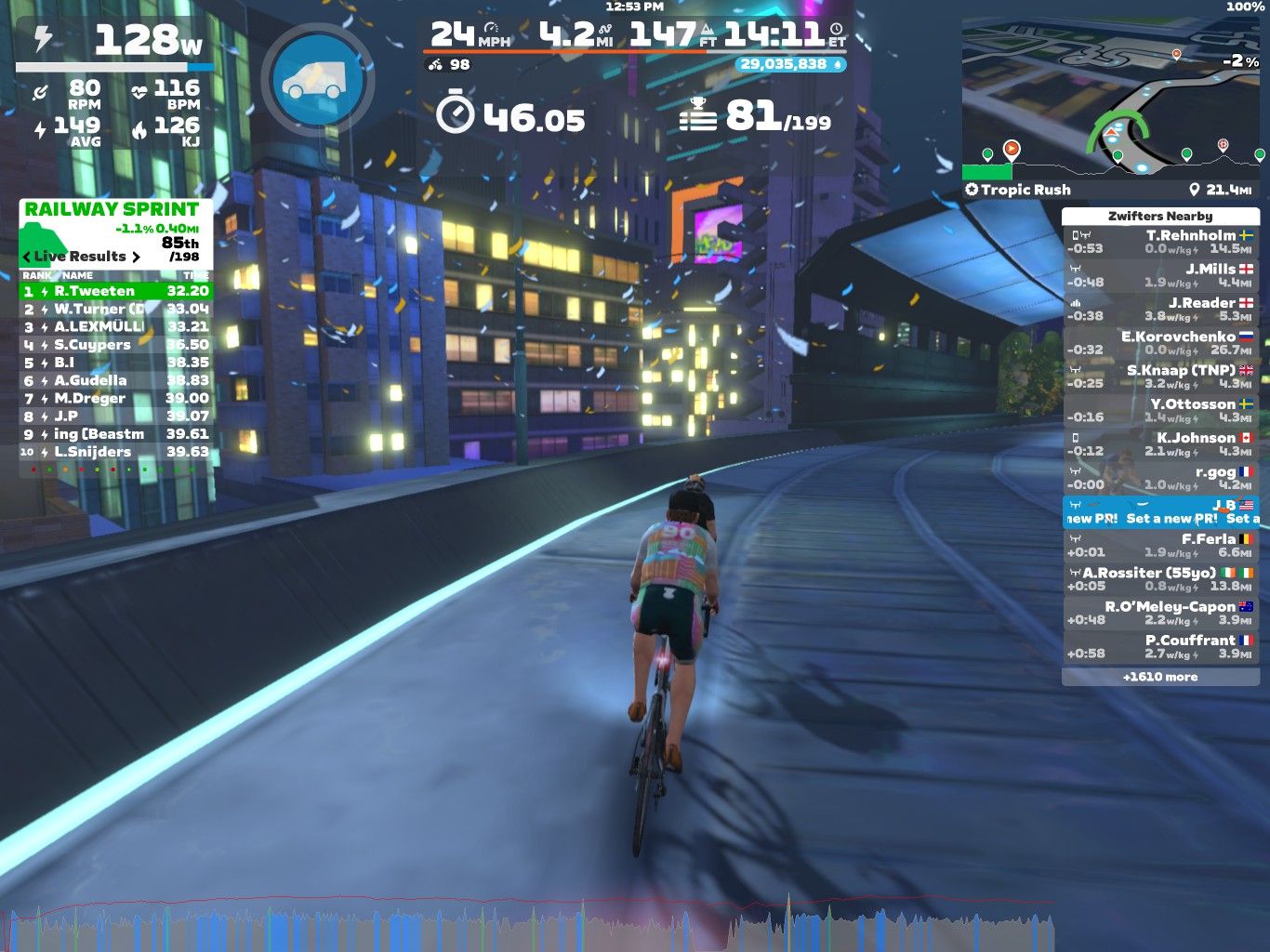This screenshot has width=1270, height=952.
Task: View F.Ferla in the nearby list
Action: tap(1160, 545)
